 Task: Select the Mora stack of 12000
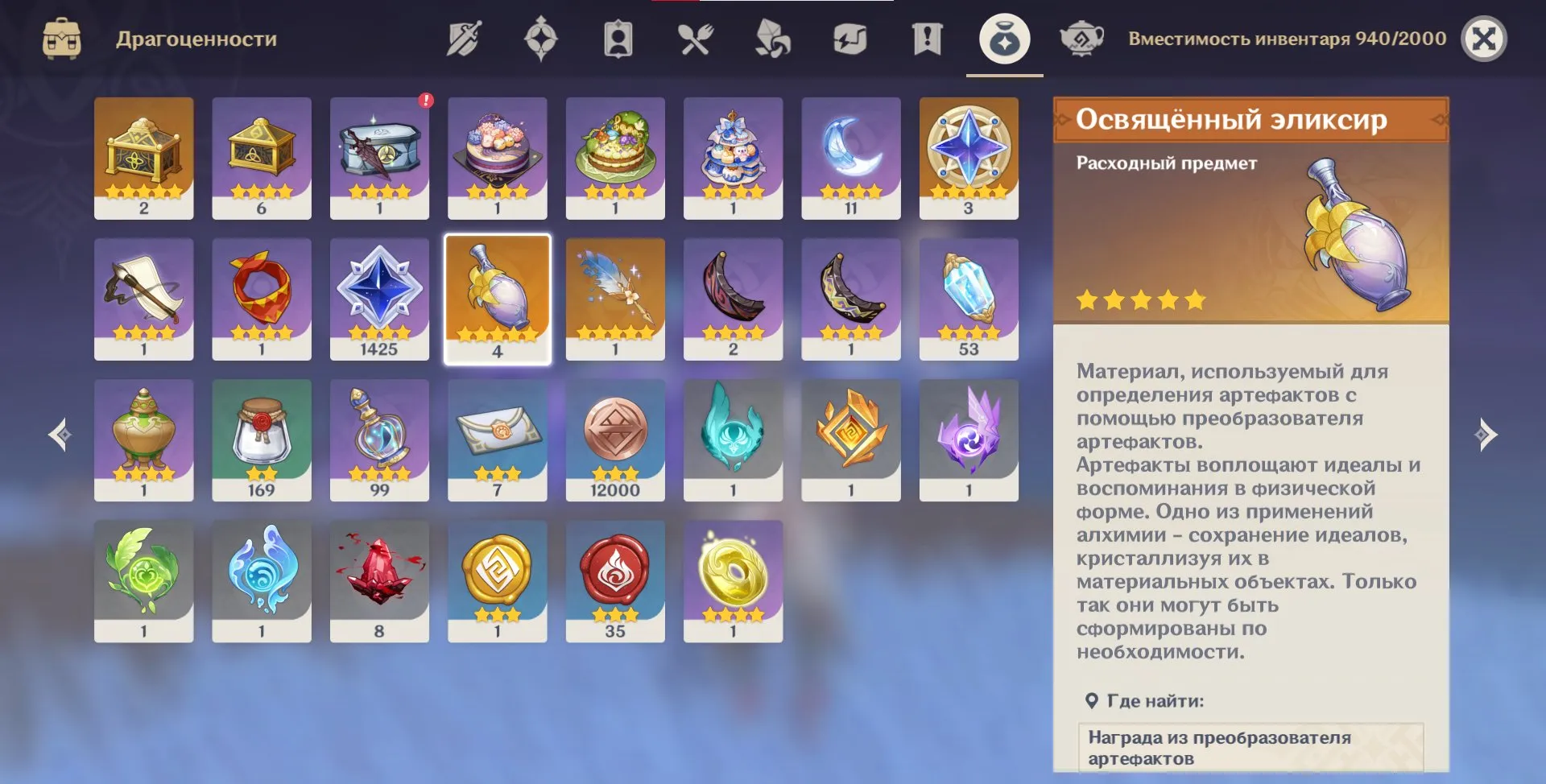(615, 439)
